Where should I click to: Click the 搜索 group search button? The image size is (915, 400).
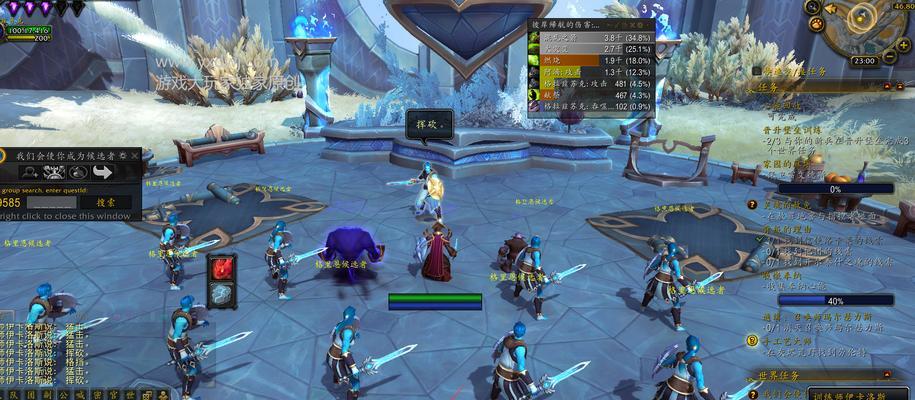(x=104, y=201)
